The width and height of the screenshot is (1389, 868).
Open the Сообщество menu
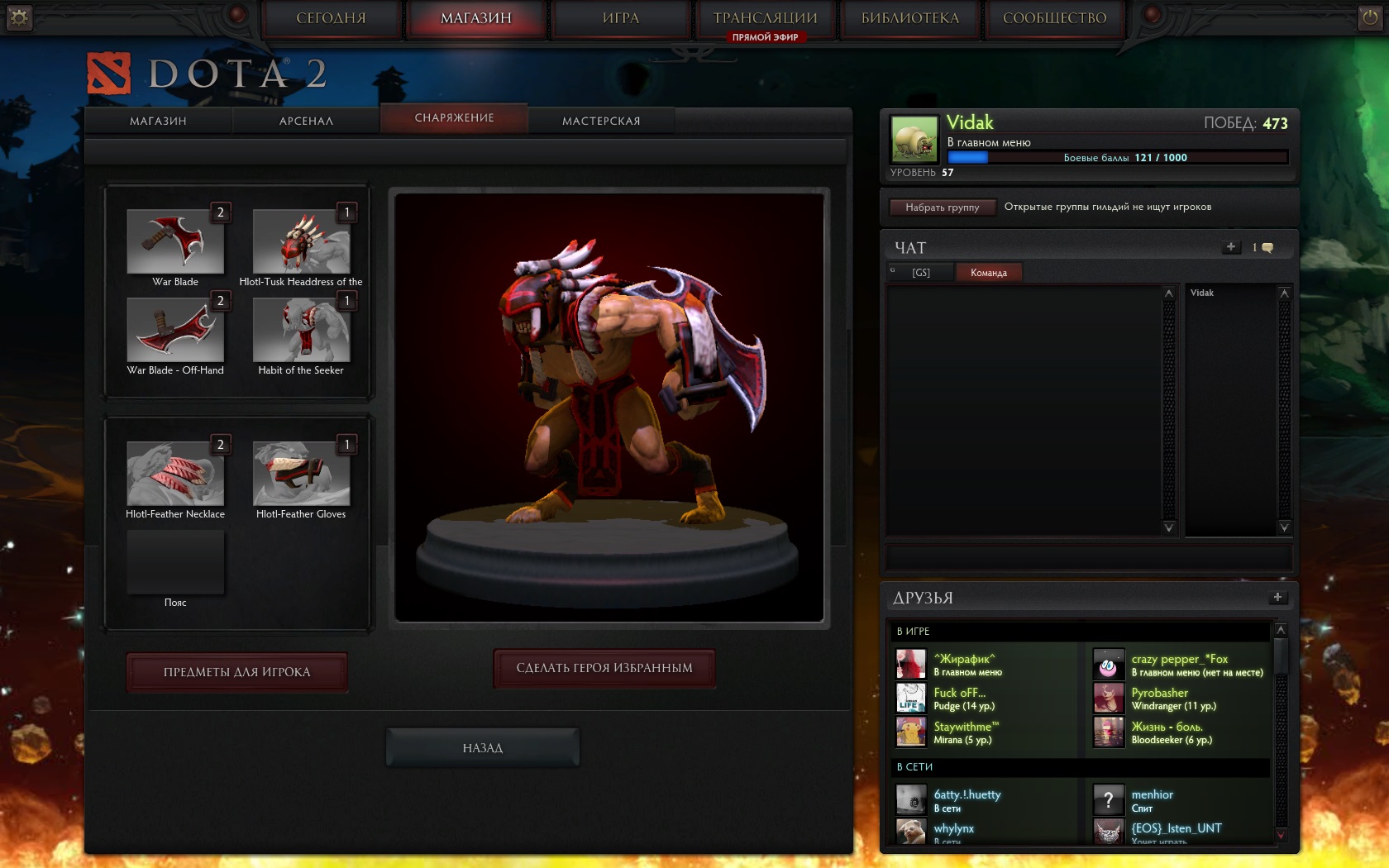1054,18
